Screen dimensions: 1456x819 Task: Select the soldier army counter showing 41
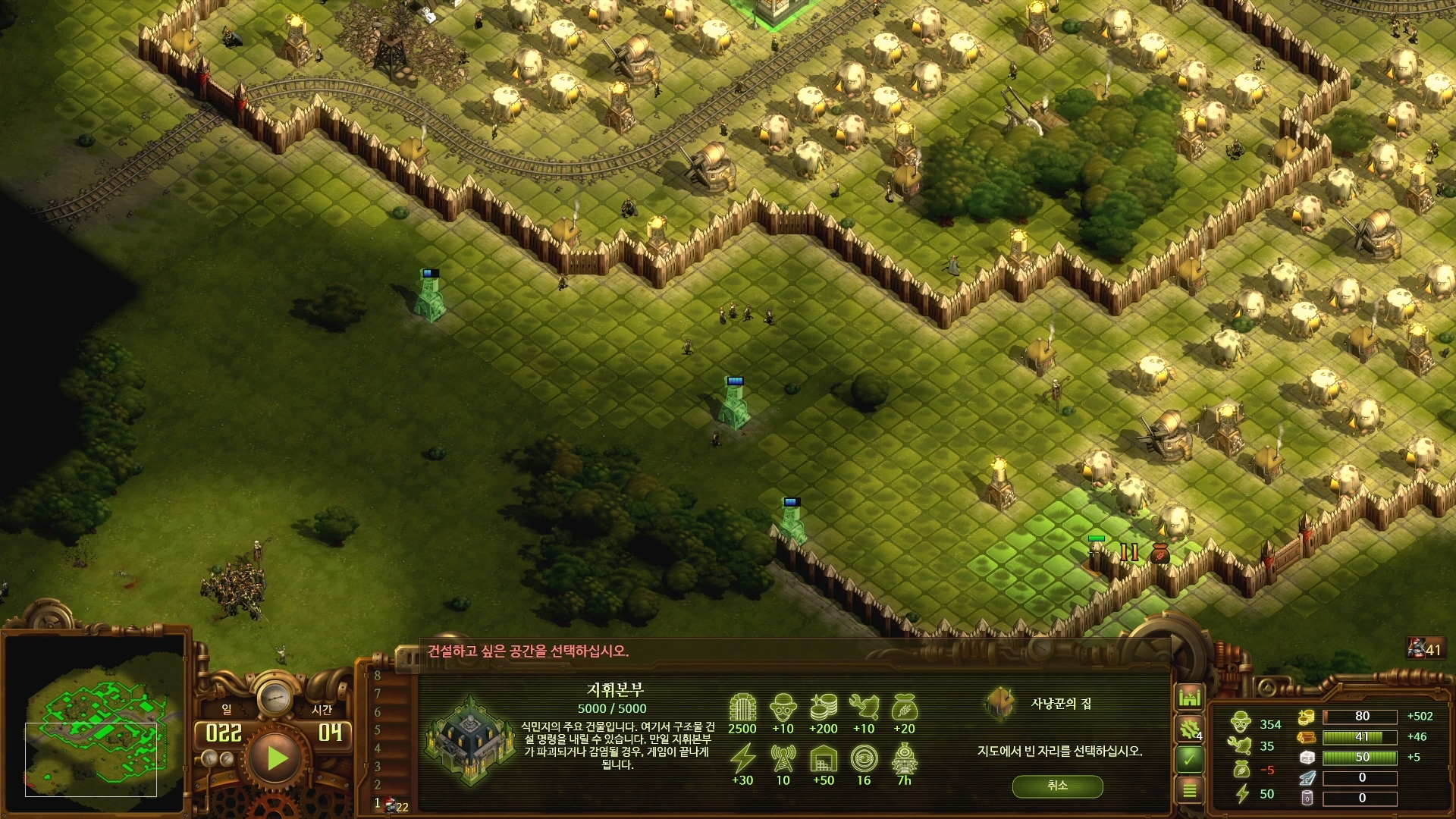[1425, 649]
